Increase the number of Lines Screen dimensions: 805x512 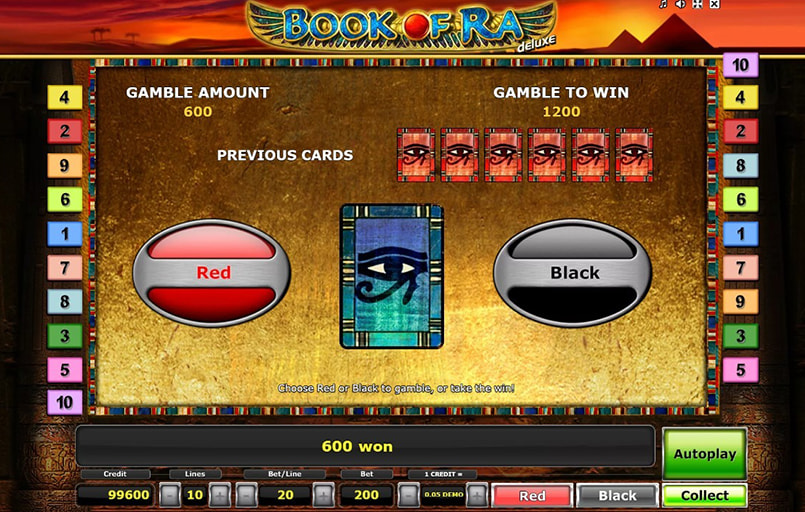[220, 495]
